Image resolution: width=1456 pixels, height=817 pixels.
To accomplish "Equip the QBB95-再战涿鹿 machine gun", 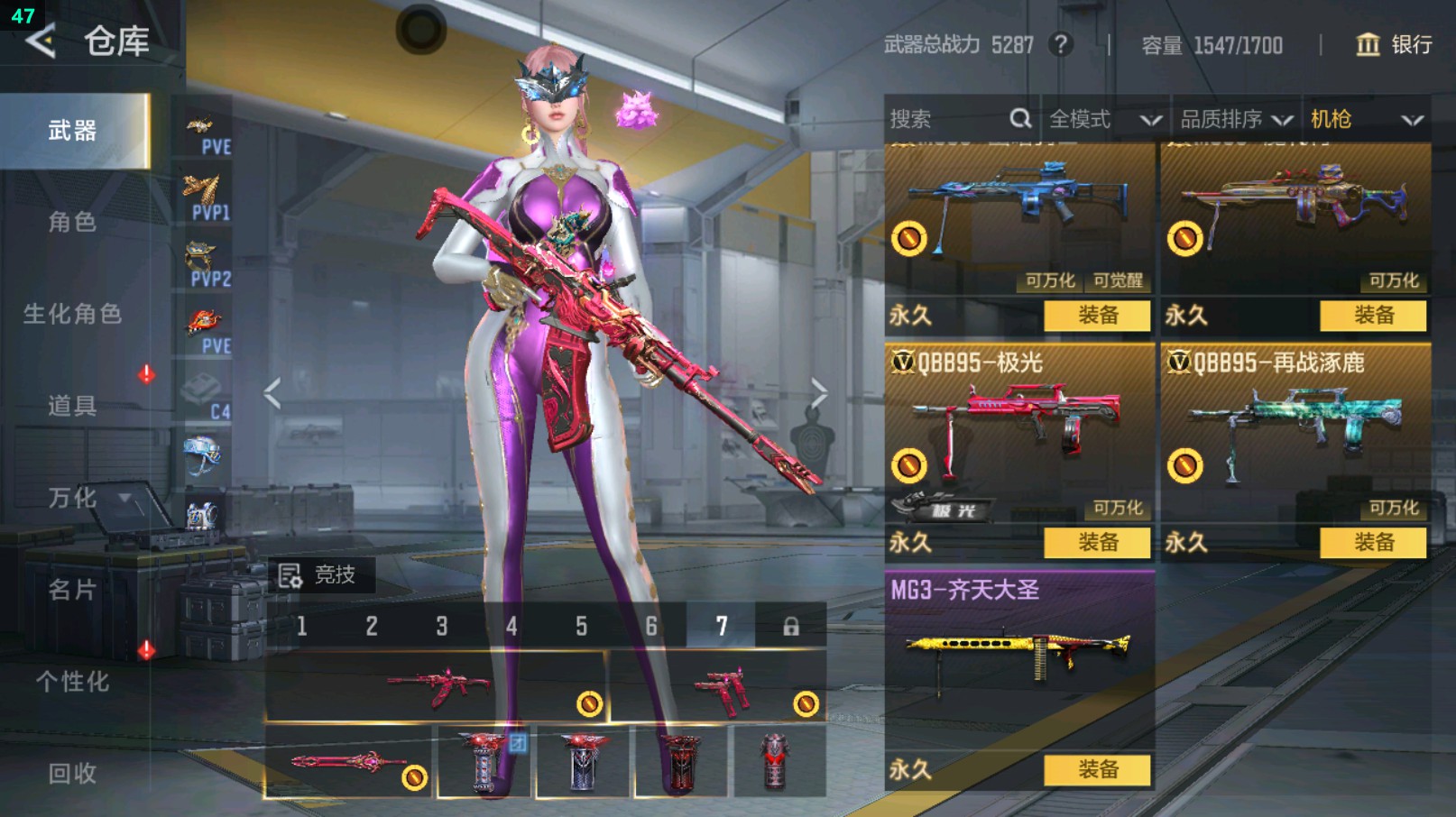I will (1373, 542).
